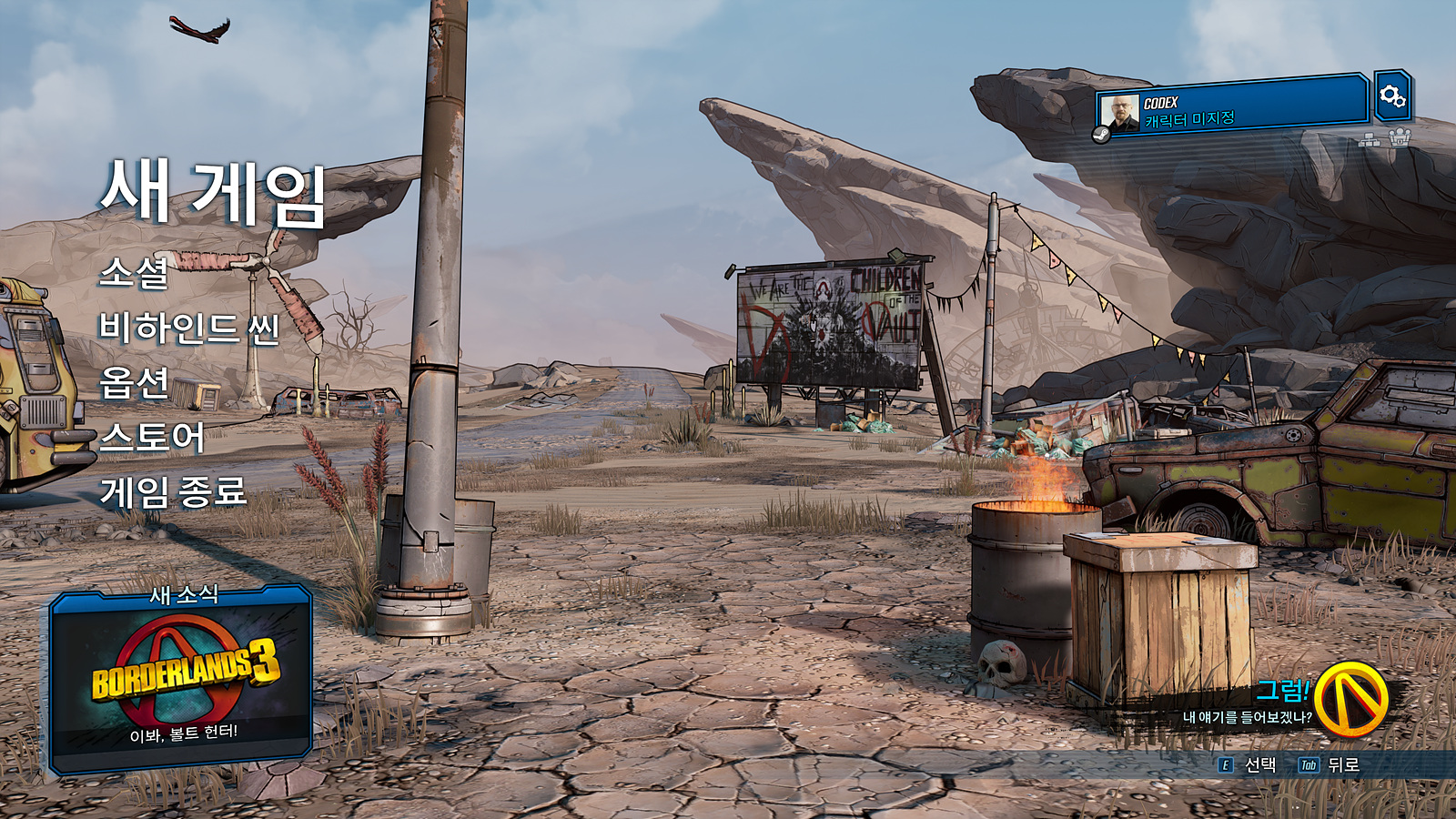
Task: Open the gear settings icon beside the profile
Action: click(1392, 96)
